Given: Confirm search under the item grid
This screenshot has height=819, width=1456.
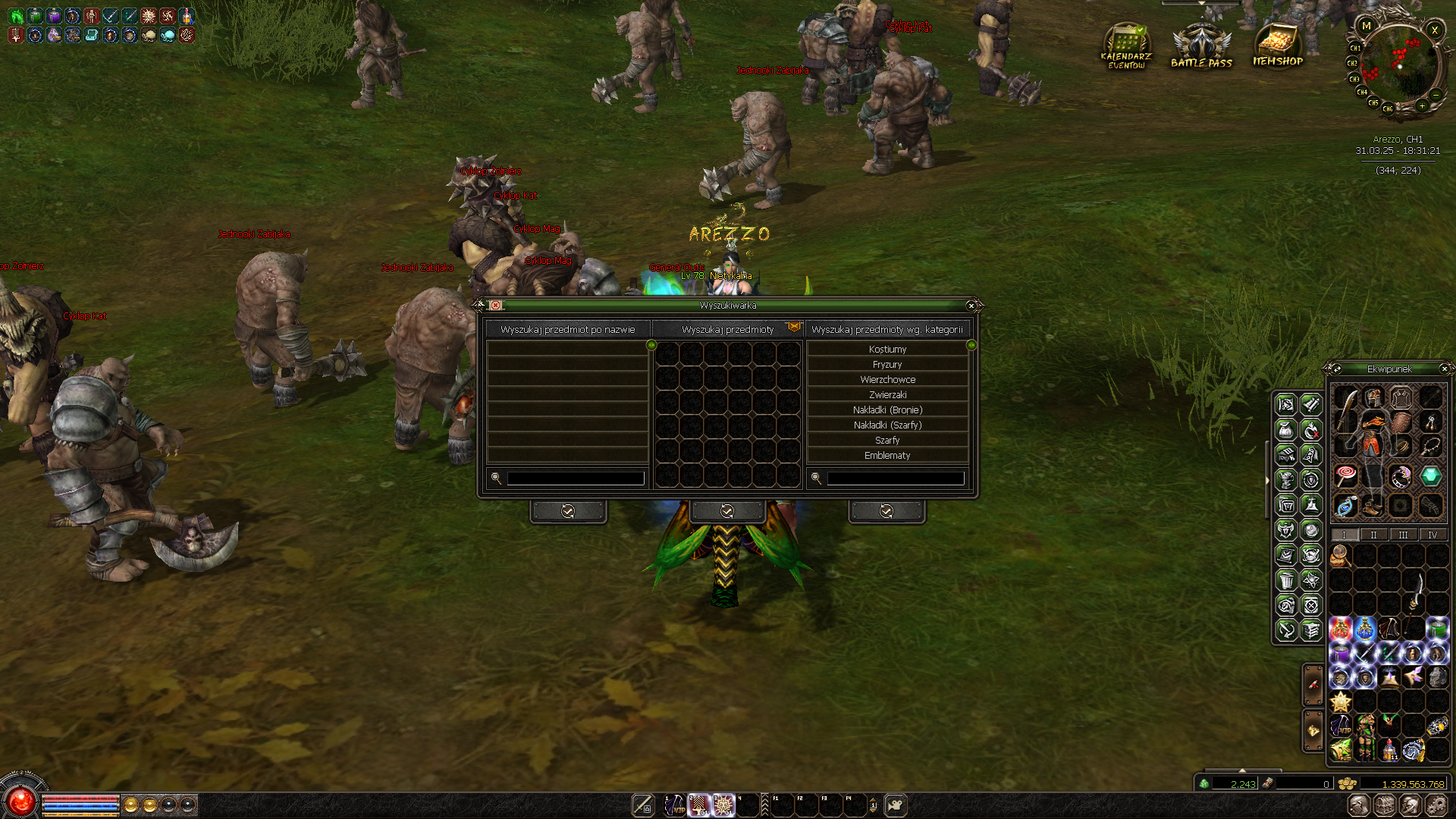Looking at the screenshot, I should point(726,511).
